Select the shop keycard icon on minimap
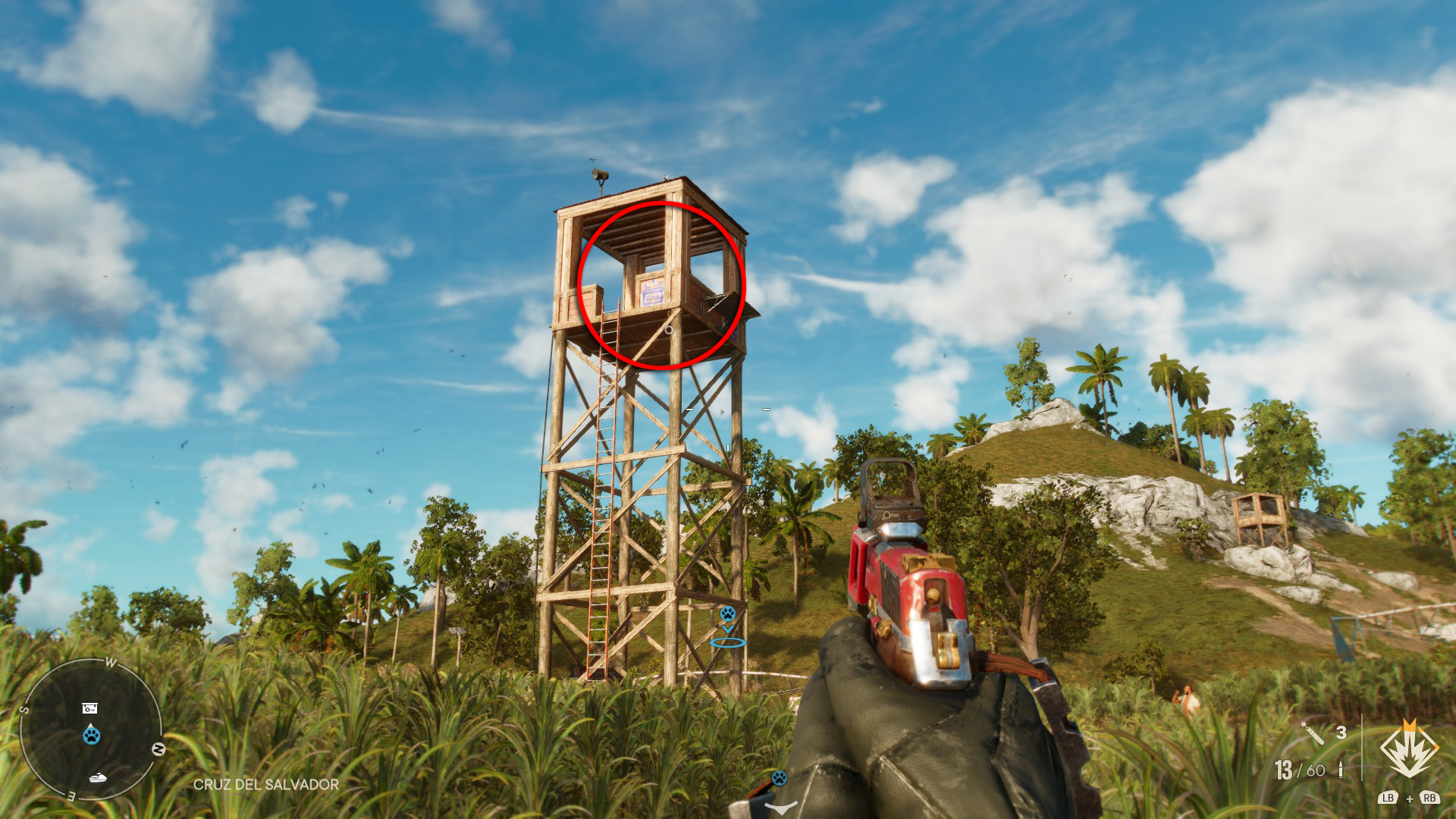 coord(89,708)
